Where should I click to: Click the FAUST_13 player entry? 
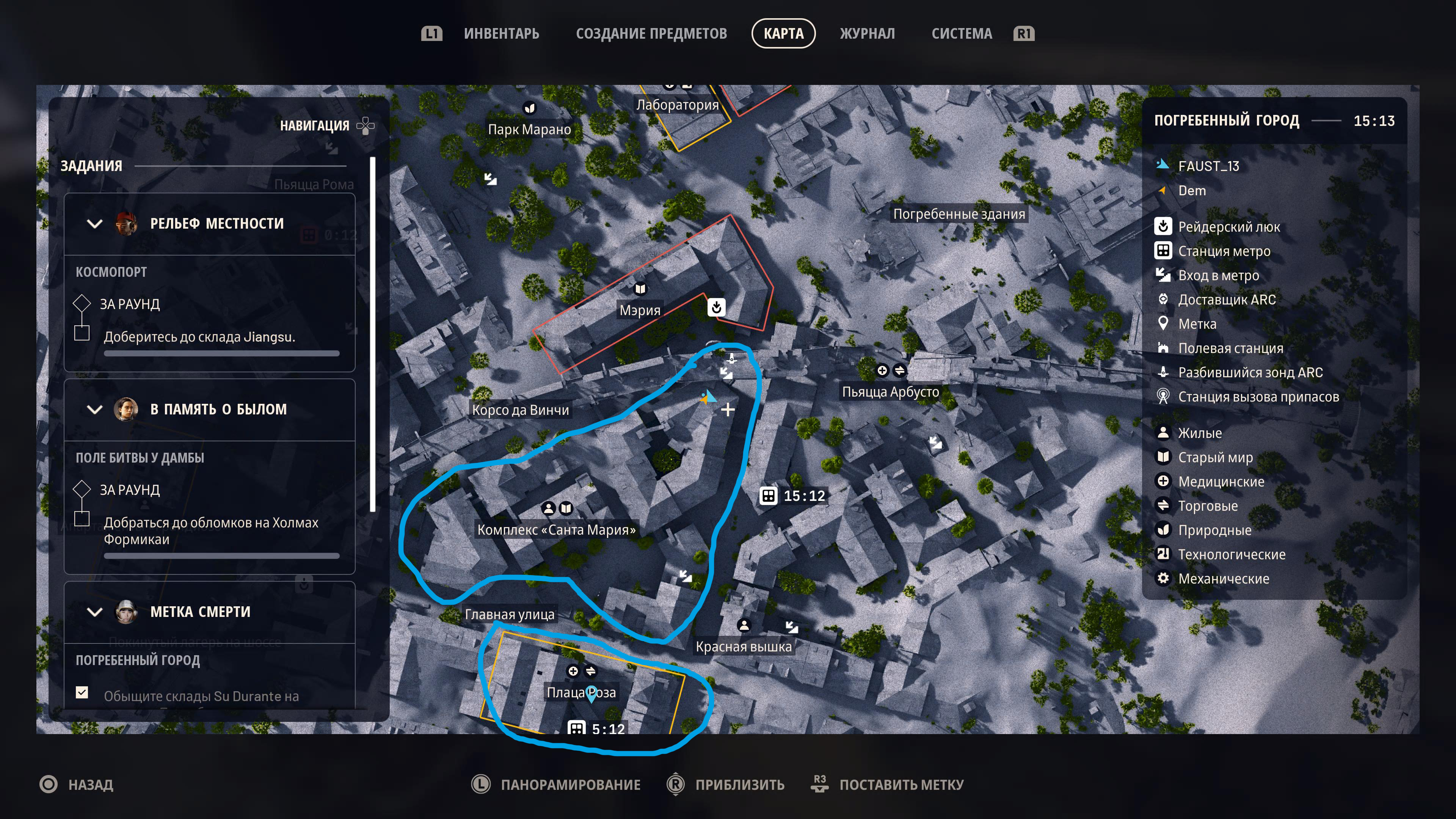tap(1208, 166)
